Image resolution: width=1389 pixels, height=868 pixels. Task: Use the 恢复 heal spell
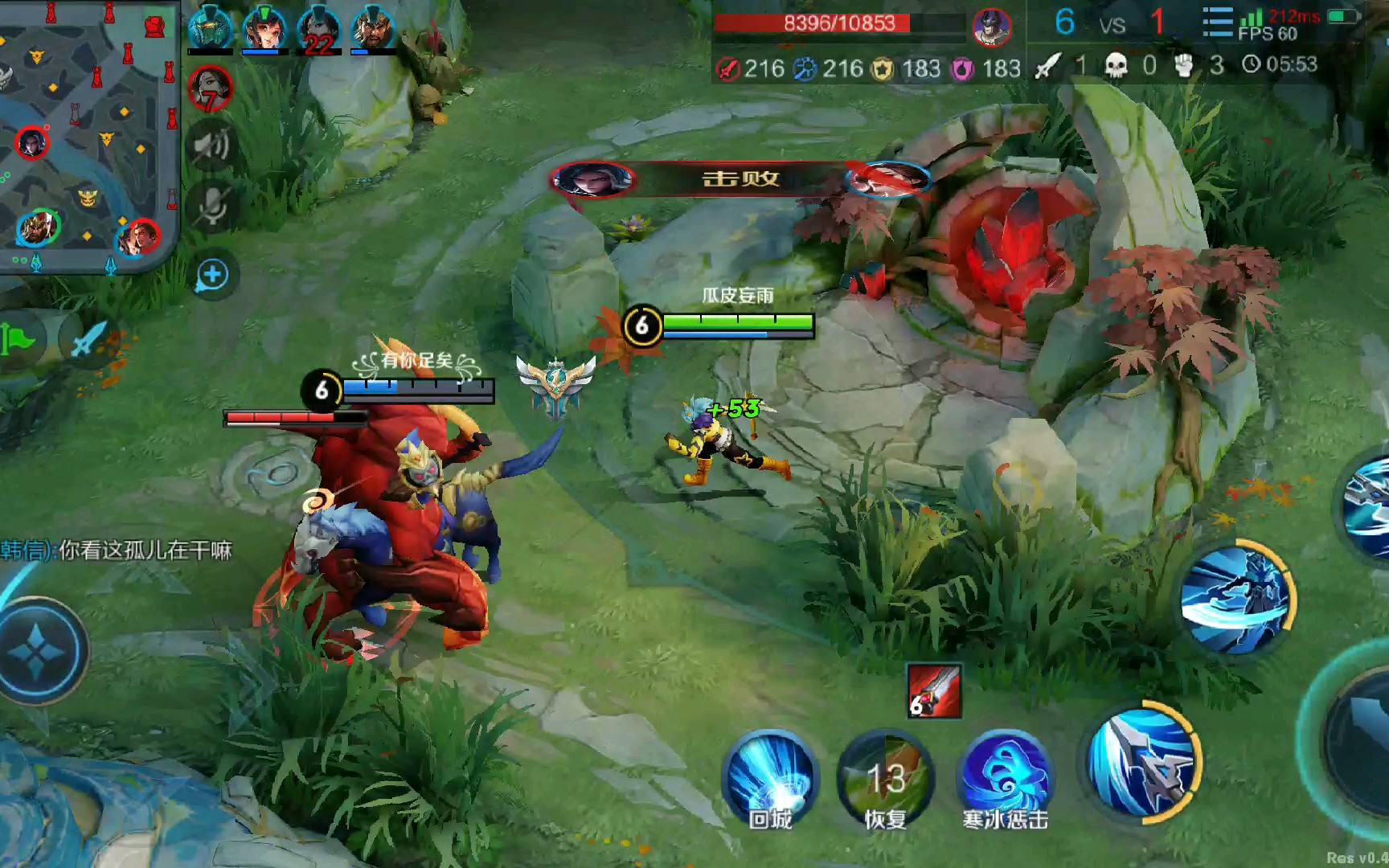(x=885, y=778)
